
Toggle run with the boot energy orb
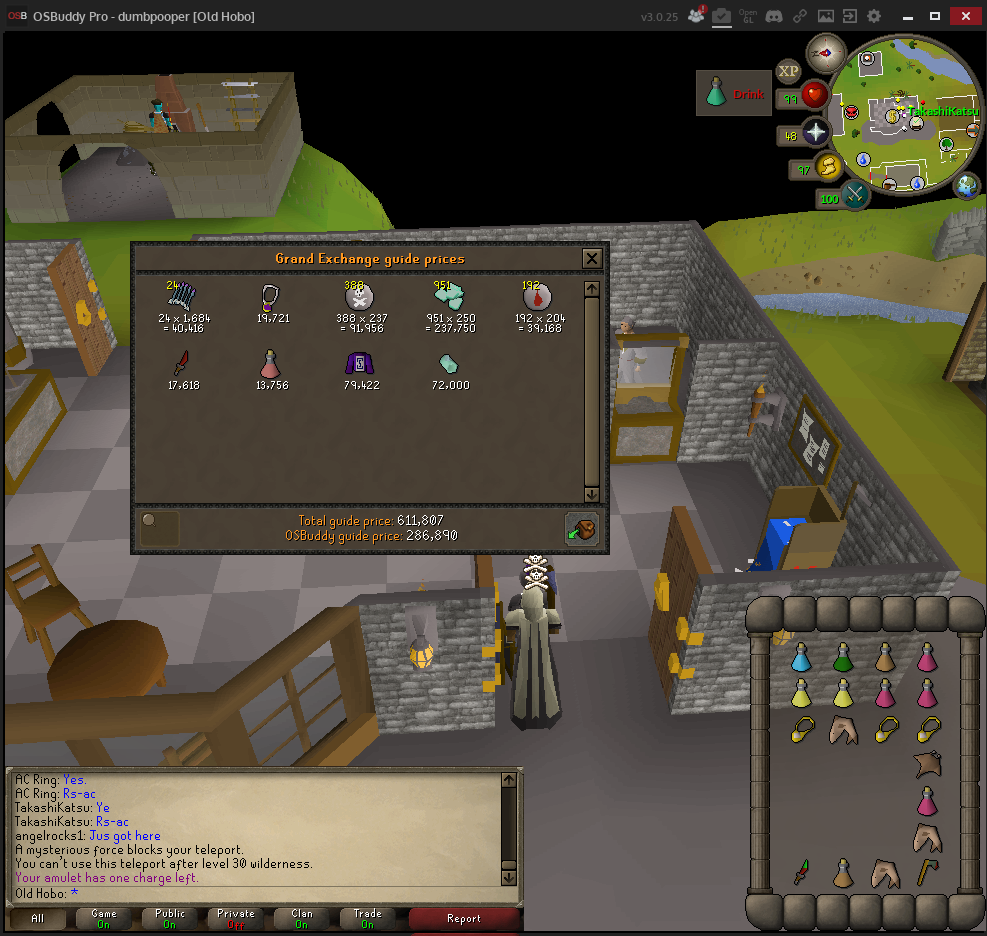click(x=829, y=168)
